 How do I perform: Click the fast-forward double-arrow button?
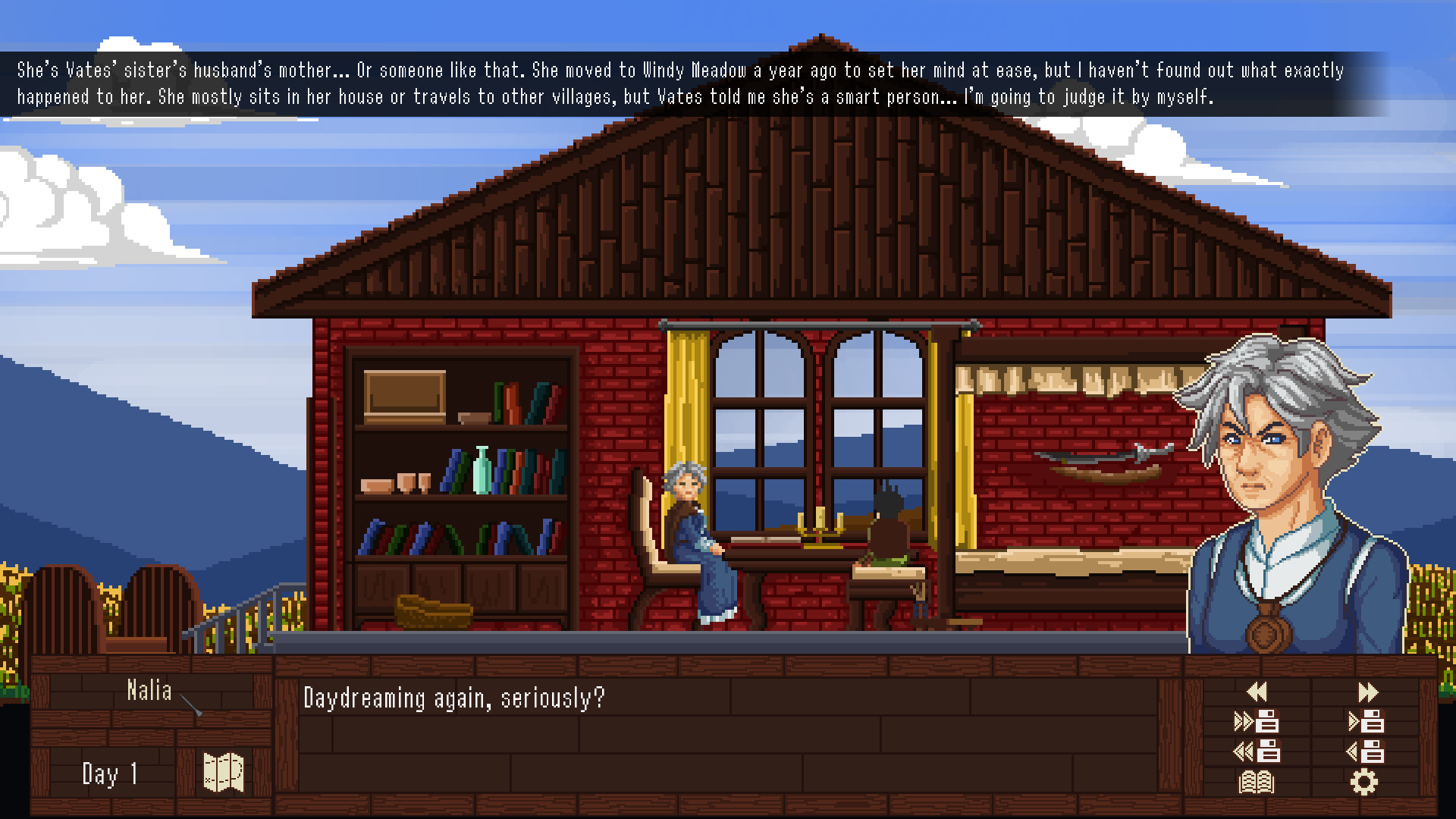pyautogui.click(x=1367, y=692)
